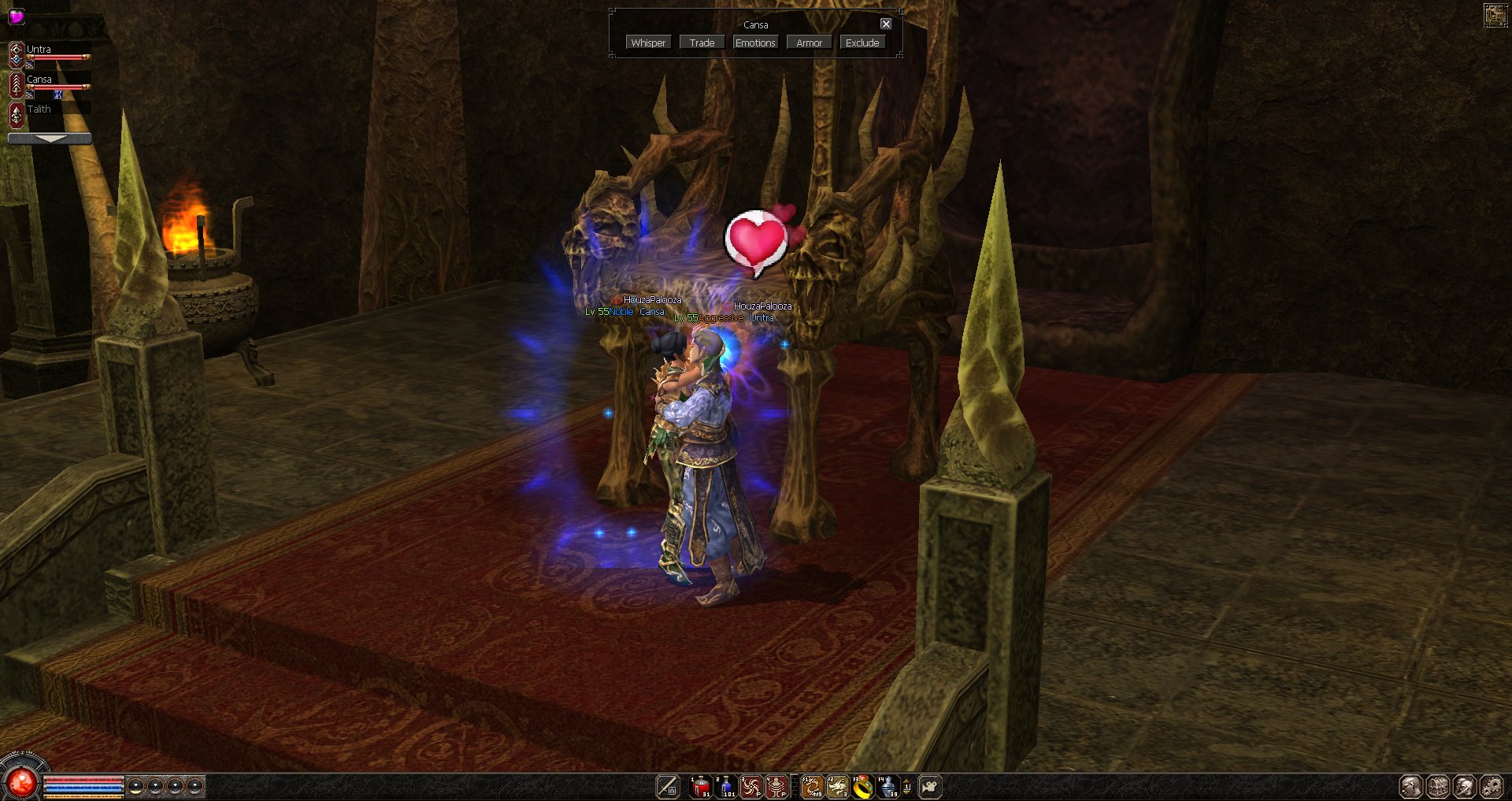Open the gear settings menu

tap(1492, 786)
